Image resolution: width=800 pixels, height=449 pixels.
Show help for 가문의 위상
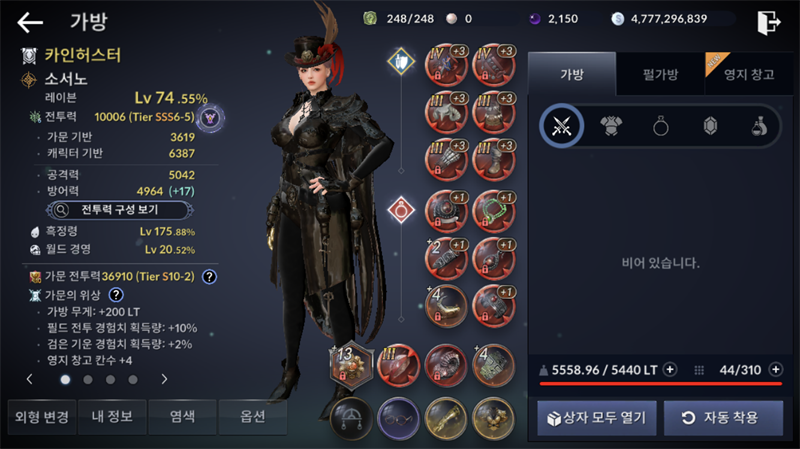116,295
